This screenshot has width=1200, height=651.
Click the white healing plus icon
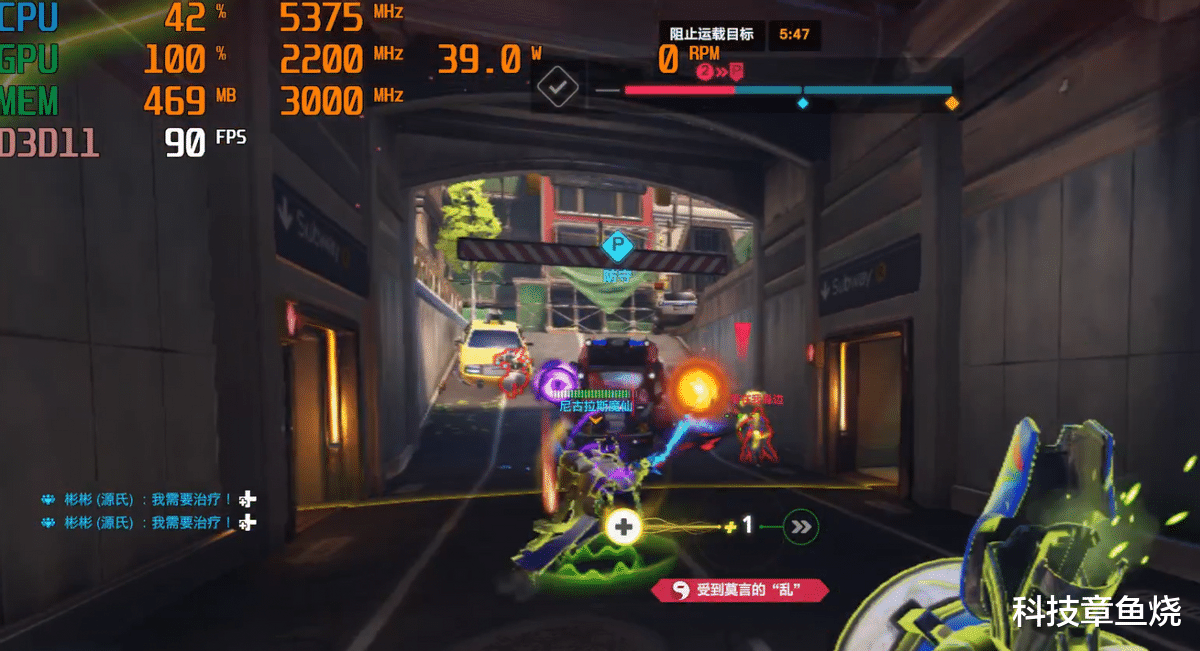tap(624, 526)
